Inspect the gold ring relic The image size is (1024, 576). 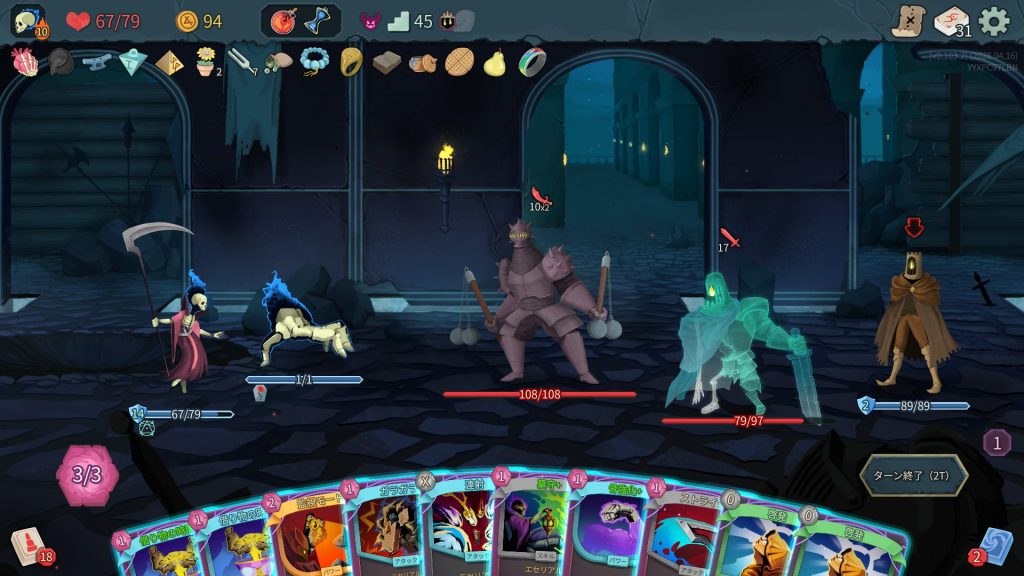tap(351, 62)
